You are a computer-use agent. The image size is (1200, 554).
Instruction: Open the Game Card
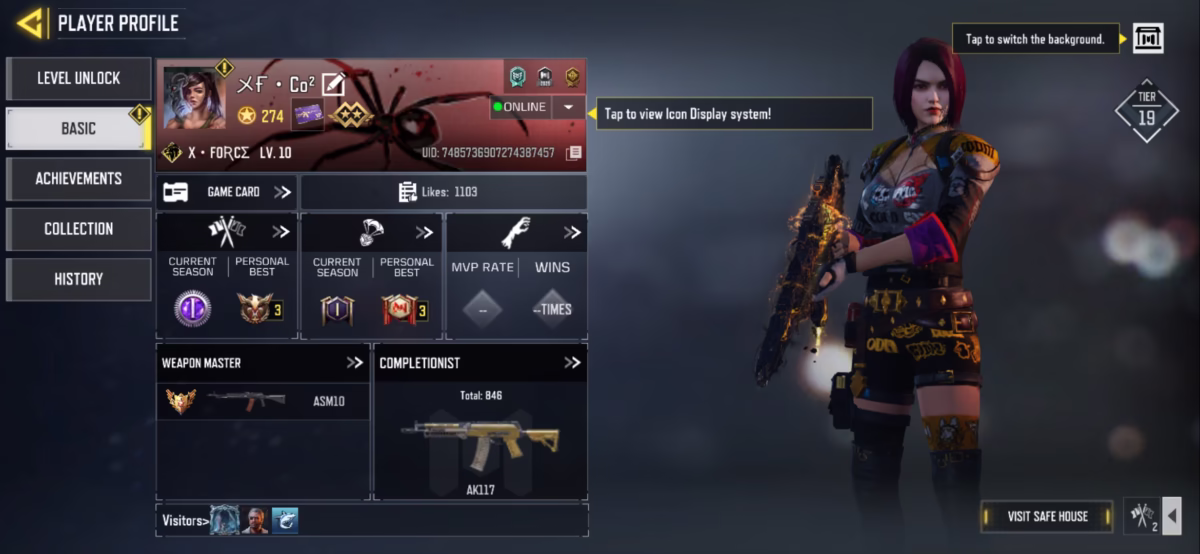(227, 192)
